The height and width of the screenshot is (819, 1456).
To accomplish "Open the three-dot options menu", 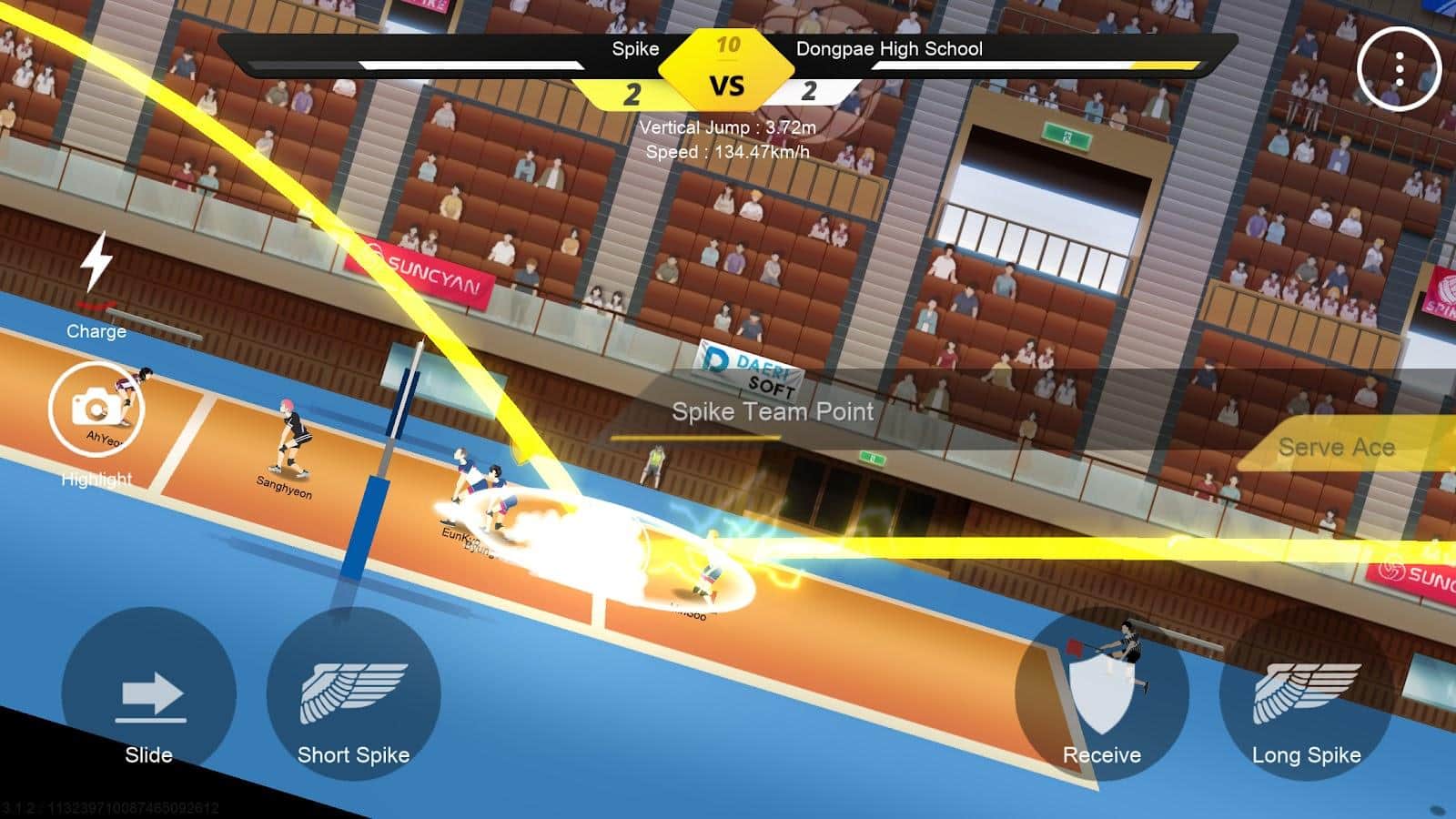I will coord(1399,69).
